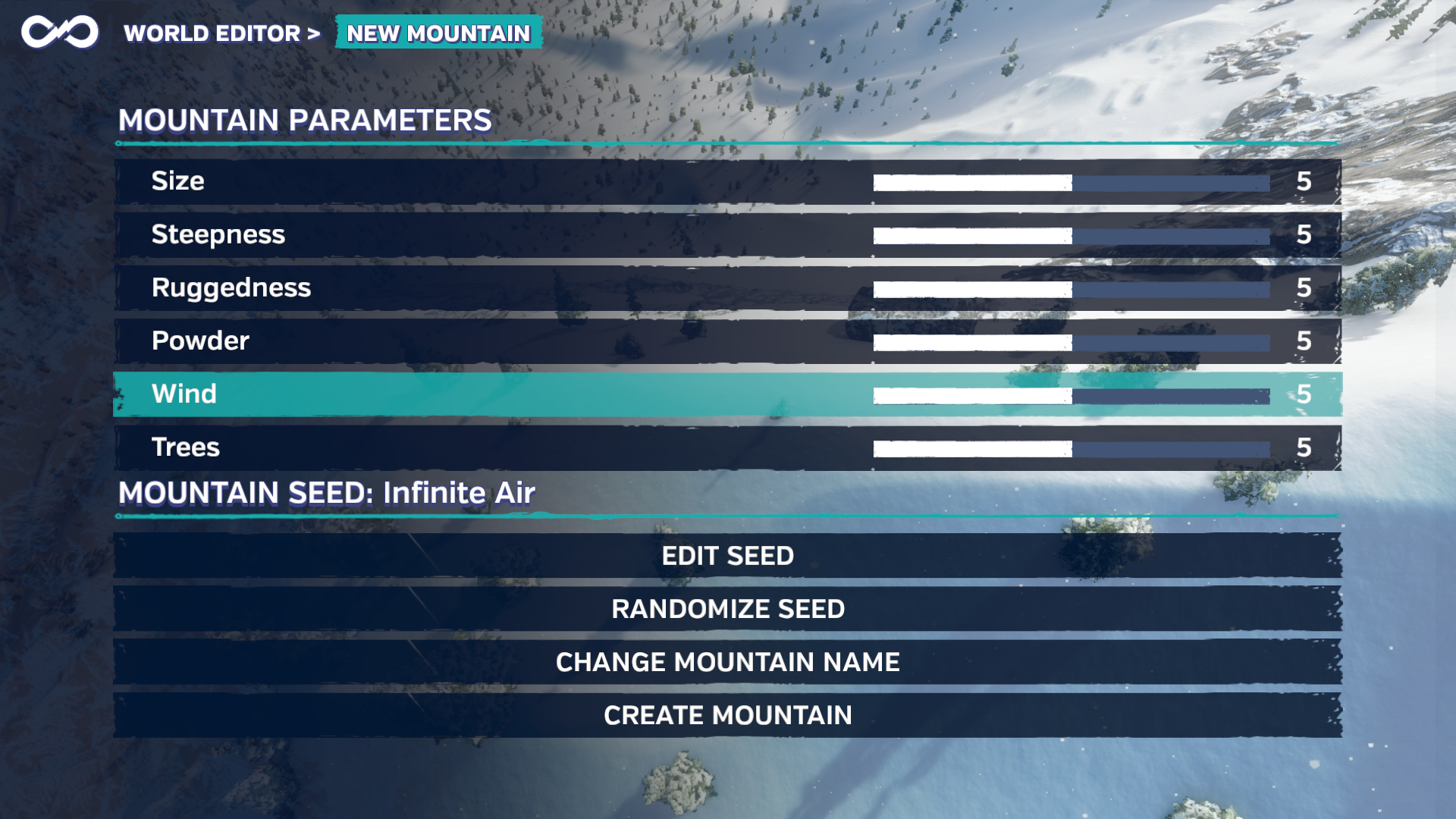Change the Steepness slider value

pyautogui.click(x=1071, y=236)
